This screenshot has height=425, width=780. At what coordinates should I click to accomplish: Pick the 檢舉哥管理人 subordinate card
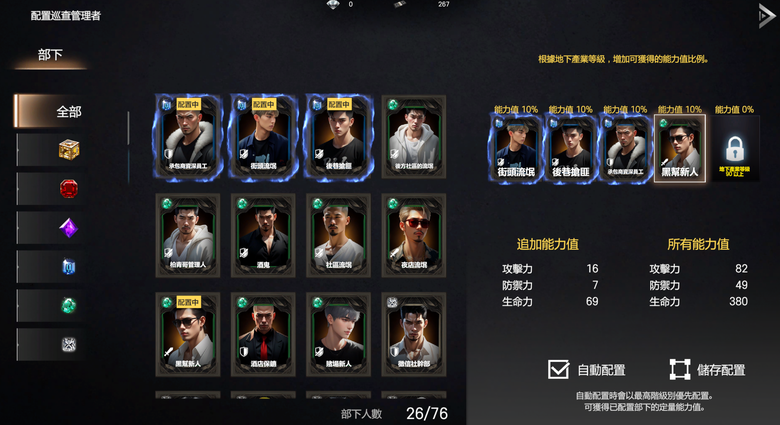[187, 235]
